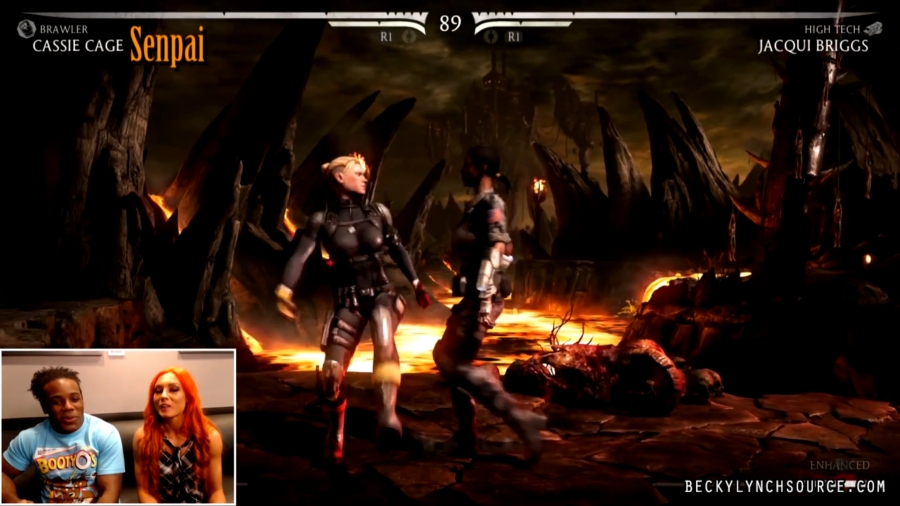
Task: Open the BECKYLYNCHSOURCE.COM watermark link
Action: pyautogui.click(x=784, y=487)
